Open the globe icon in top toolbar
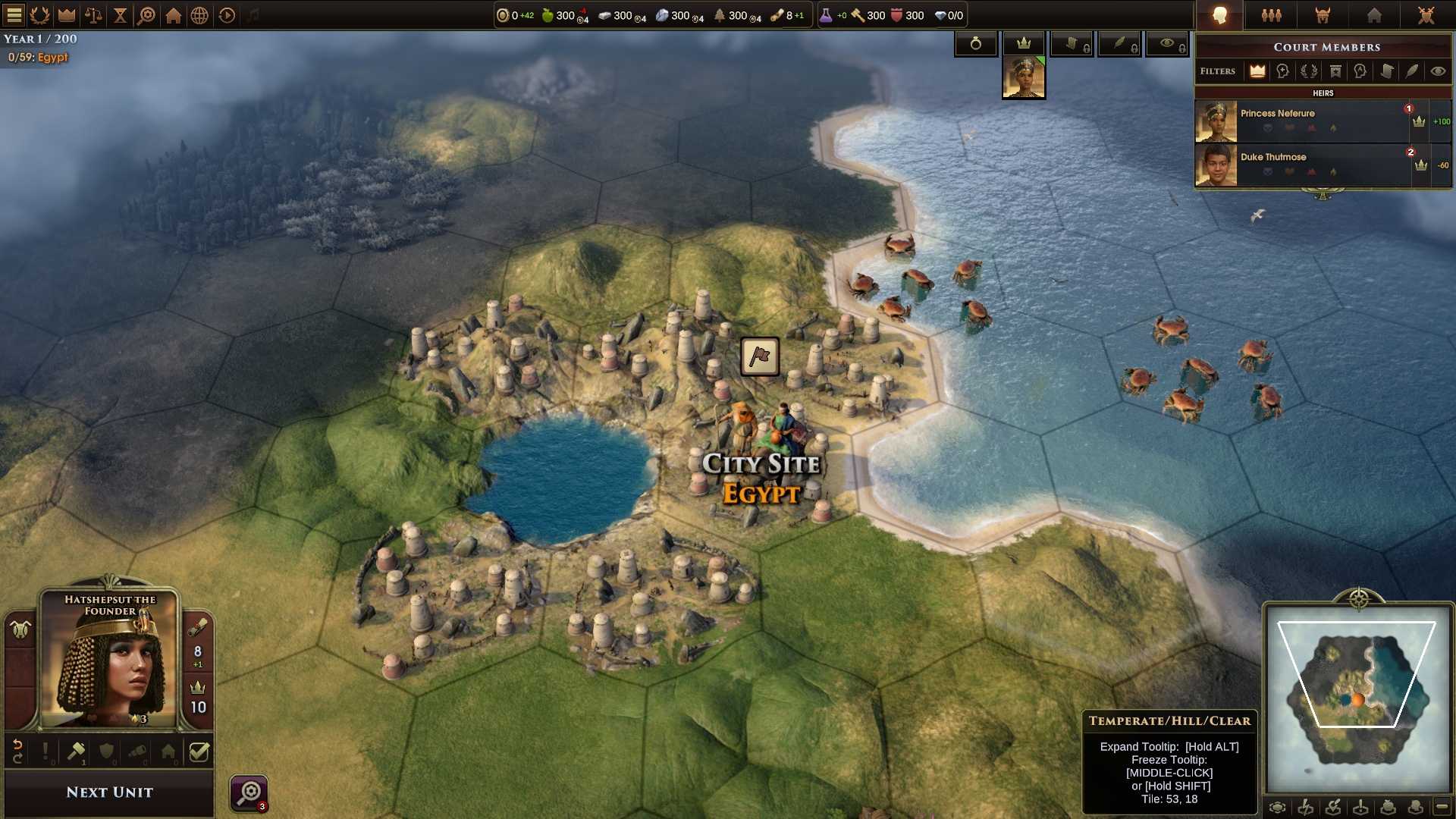1456x819 pixels. coord(199,15)
